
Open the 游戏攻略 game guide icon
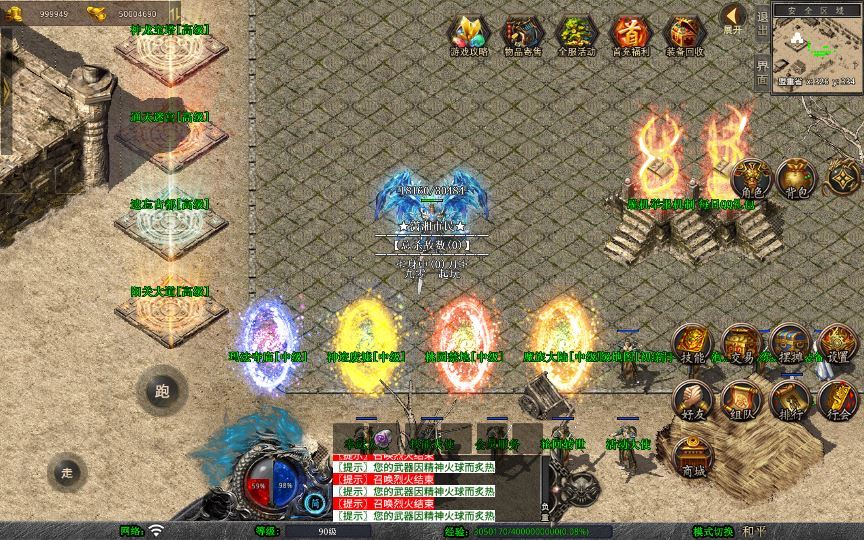[x=470, y=36]
